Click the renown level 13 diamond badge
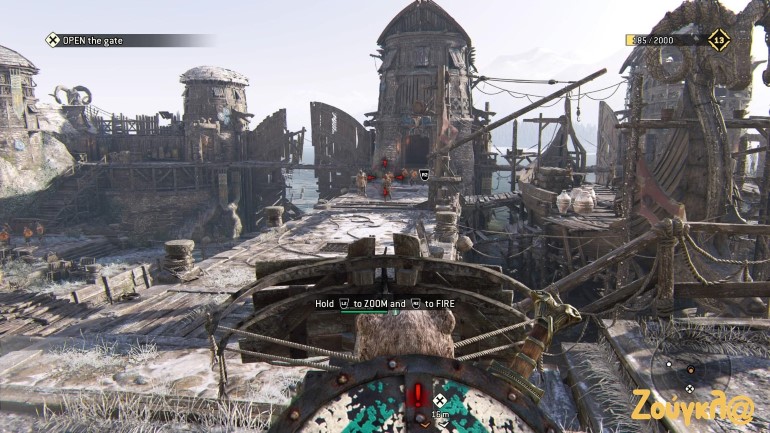This screenshot has width=770, height=433. (x=718, y=39)
